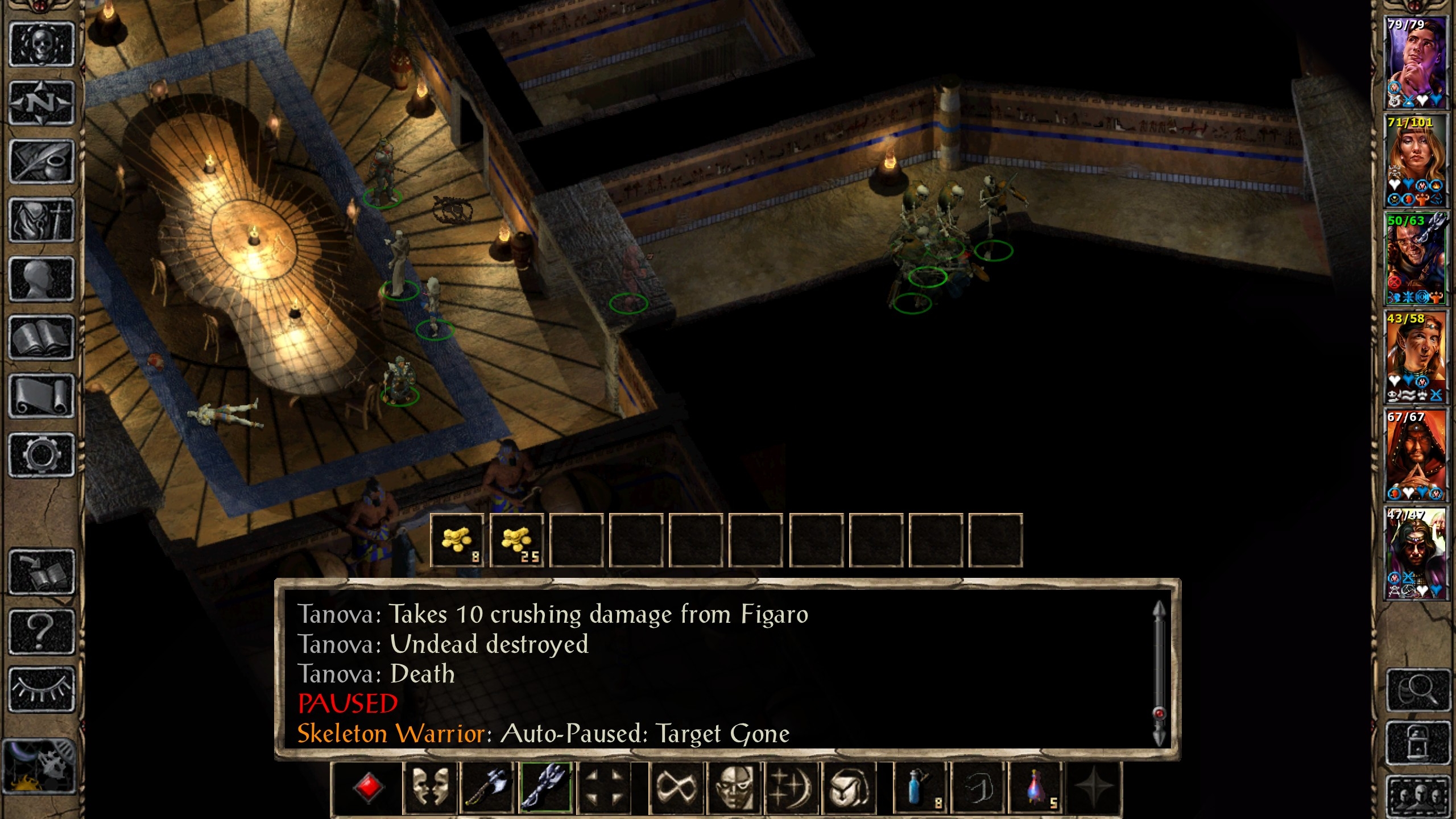Select the highlighted flail weapon slot
The height and width of the screenshot is (819, 1456).
pos(545,788)
